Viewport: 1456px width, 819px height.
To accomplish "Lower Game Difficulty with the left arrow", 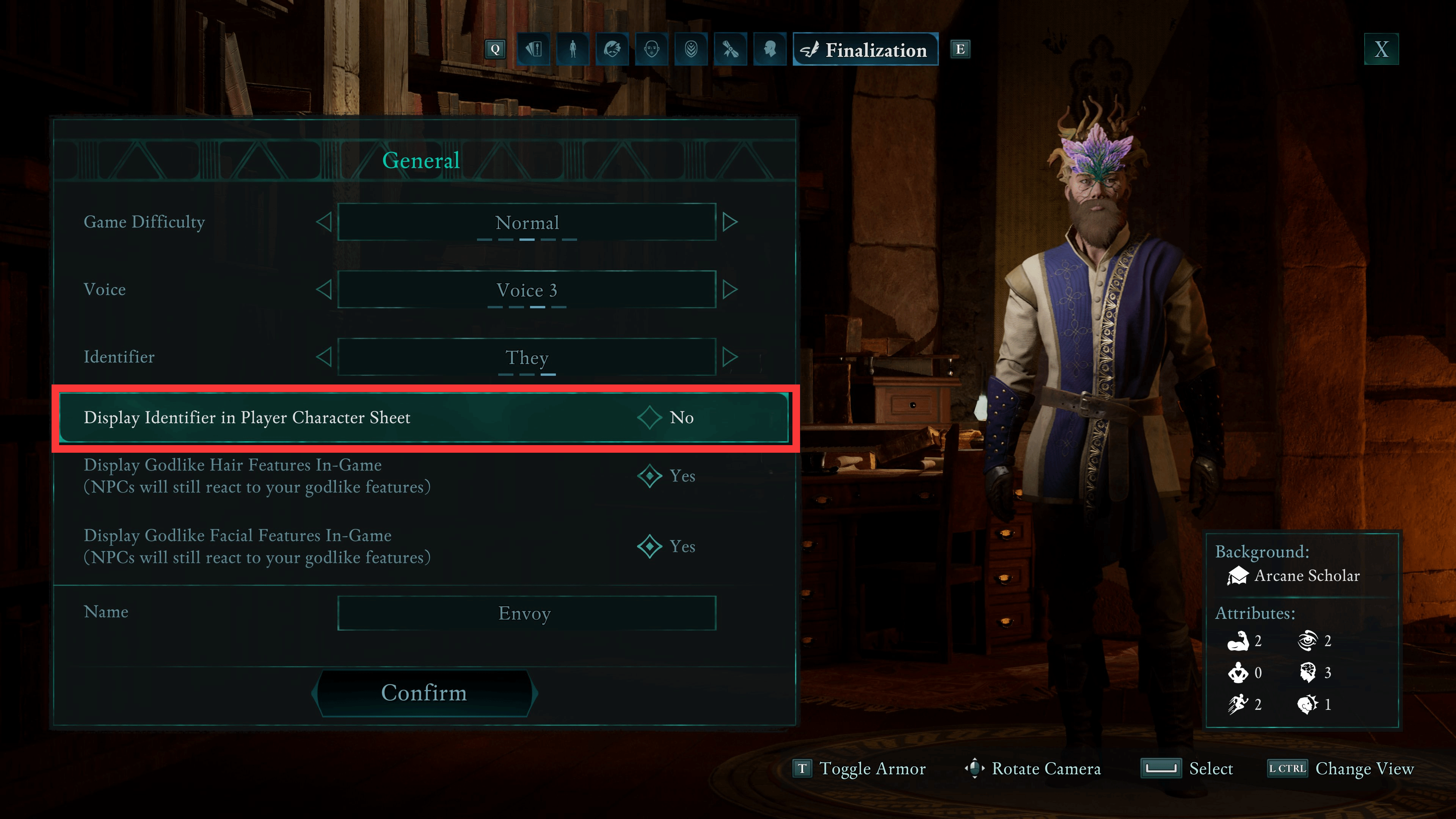I will tap(324, 222).
